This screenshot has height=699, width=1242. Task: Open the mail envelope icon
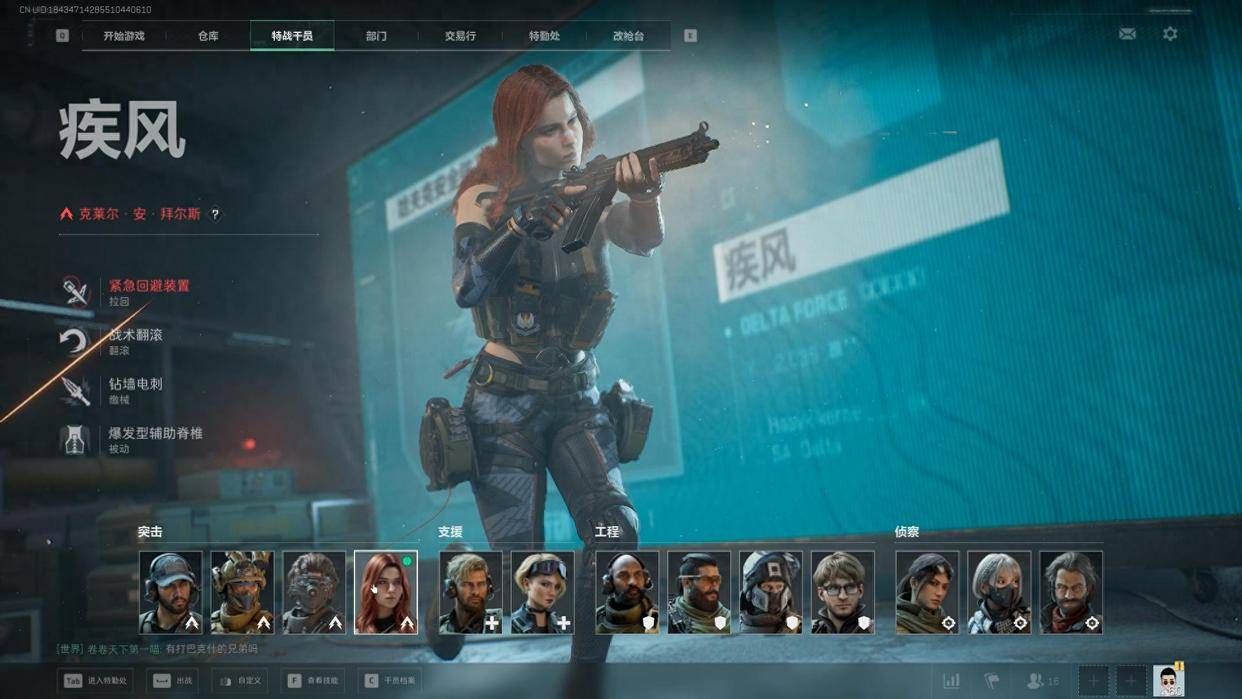coord(1127,34)
